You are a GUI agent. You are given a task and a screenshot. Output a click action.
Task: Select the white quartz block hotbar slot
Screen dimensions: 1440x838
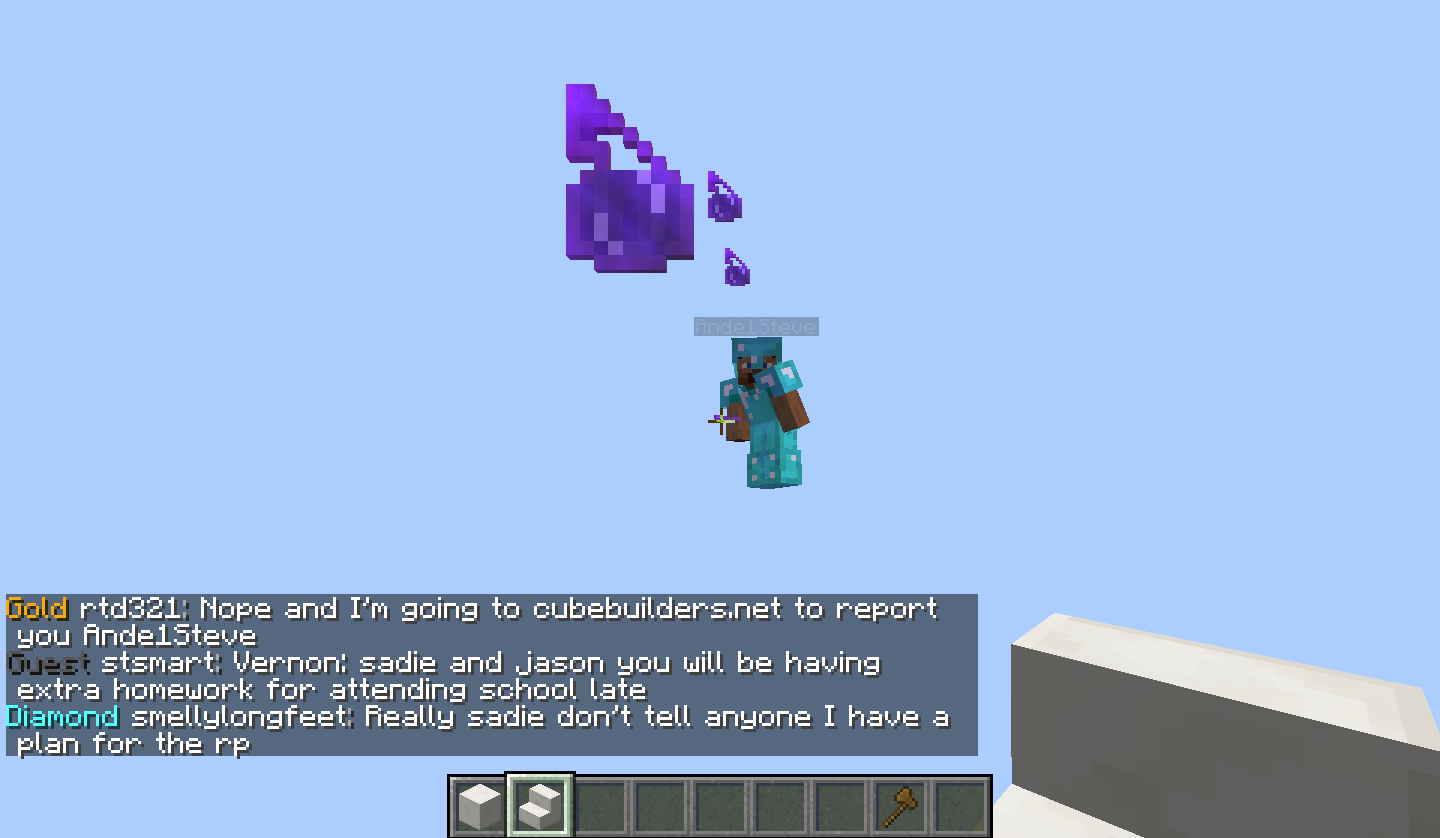480,806
